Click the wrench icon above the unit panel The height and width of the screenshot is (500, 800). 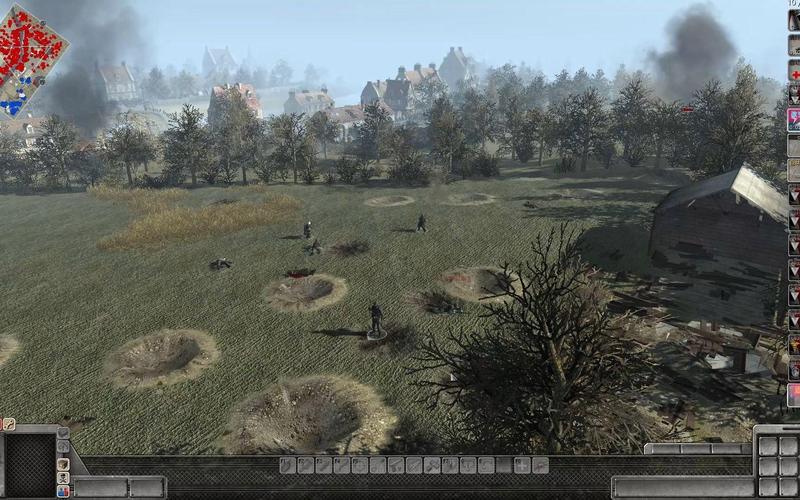pos(9,424)
